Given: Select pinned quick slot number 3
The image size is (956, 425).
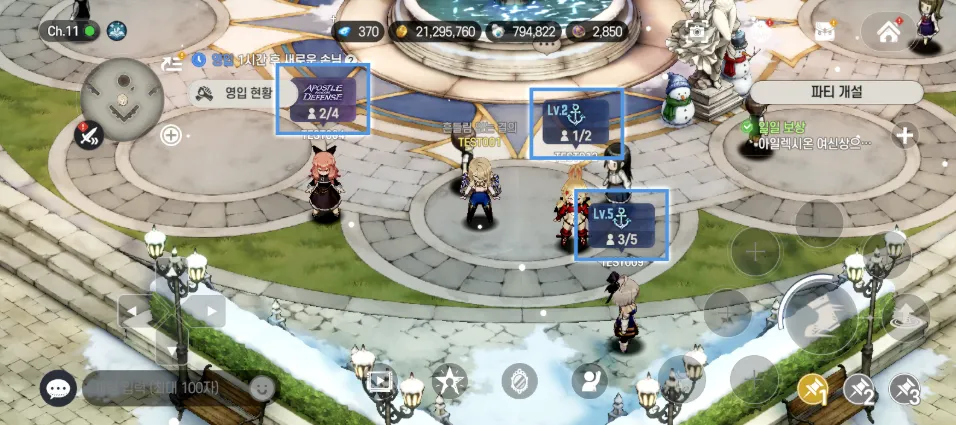Looking at the screenshot, I should tap(906, 390).
